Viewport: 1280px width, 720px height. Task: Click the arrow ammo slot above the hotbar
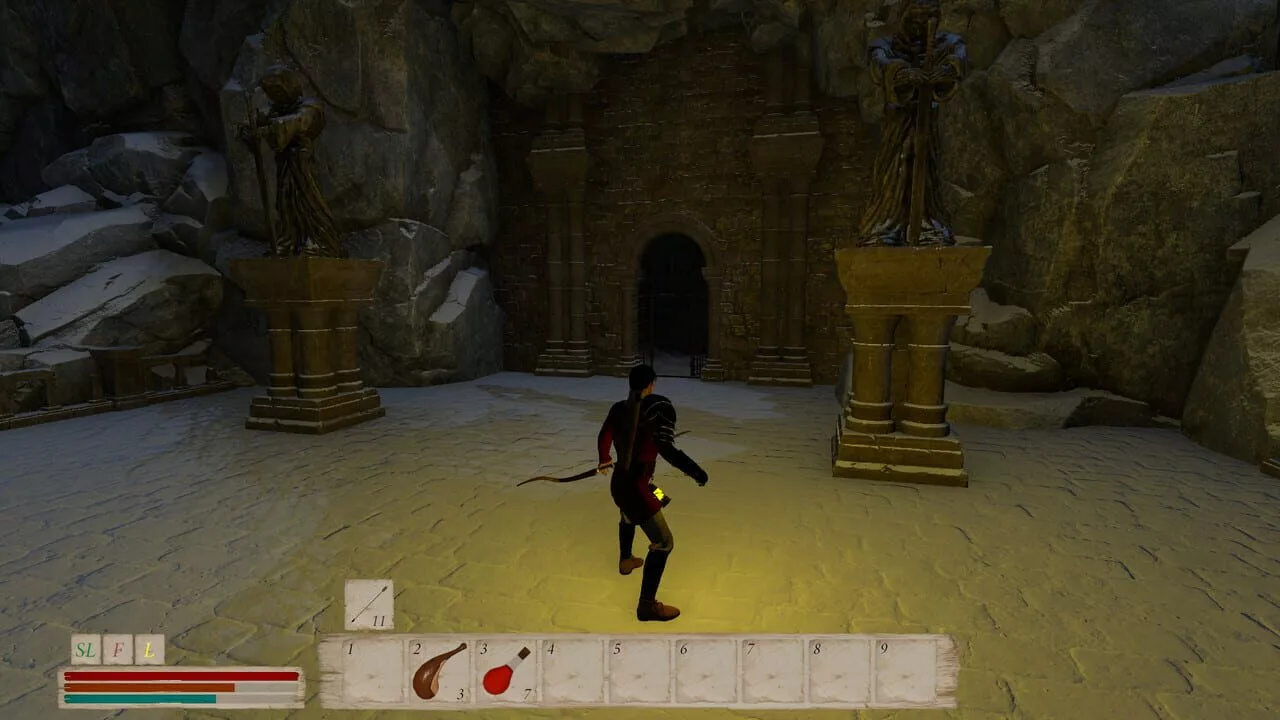(x=369, y=605)
